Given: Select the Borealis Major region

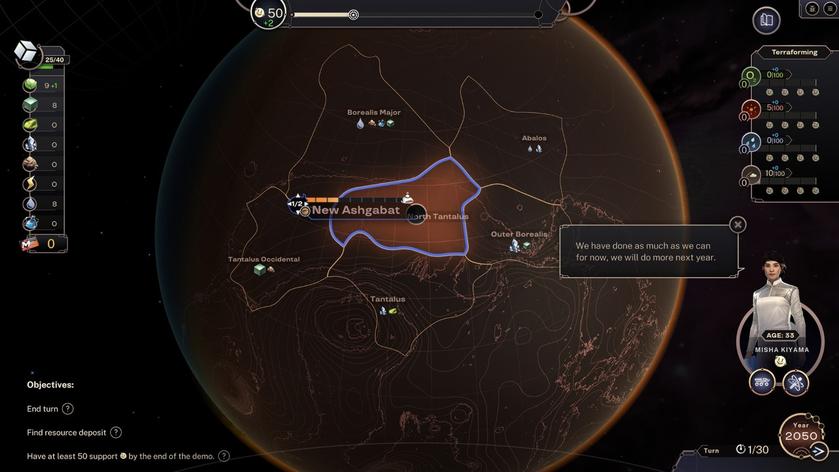Looking at the screenshot, I should pyautogui.click(x=374, y=113).
